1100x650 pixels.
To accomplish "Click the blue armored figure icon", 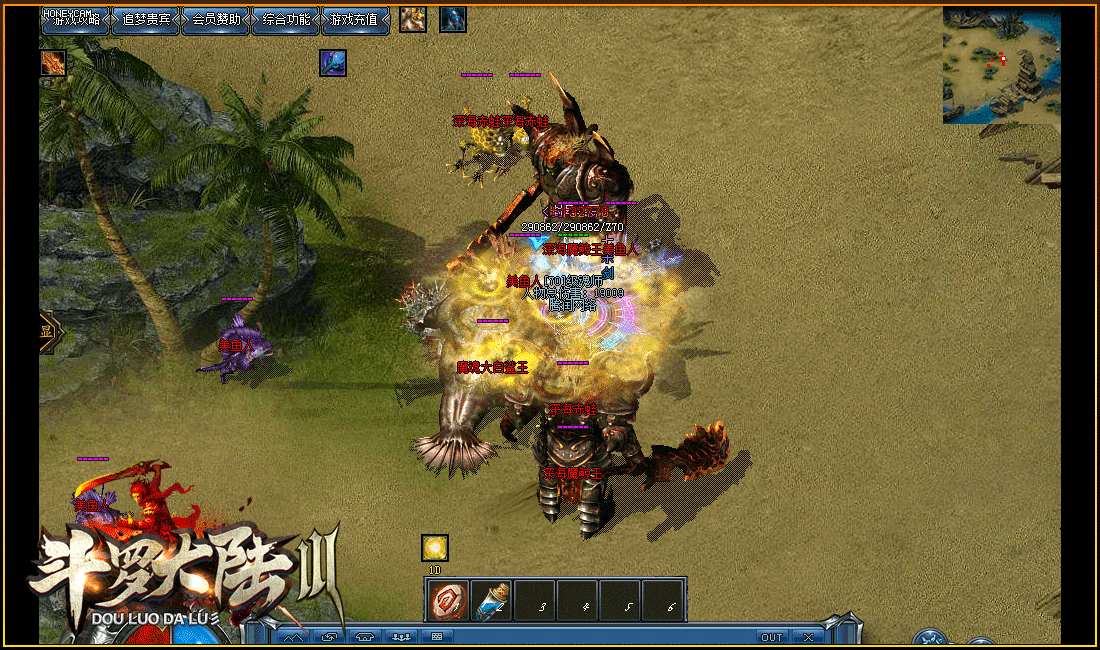I will tap(453, 19).
